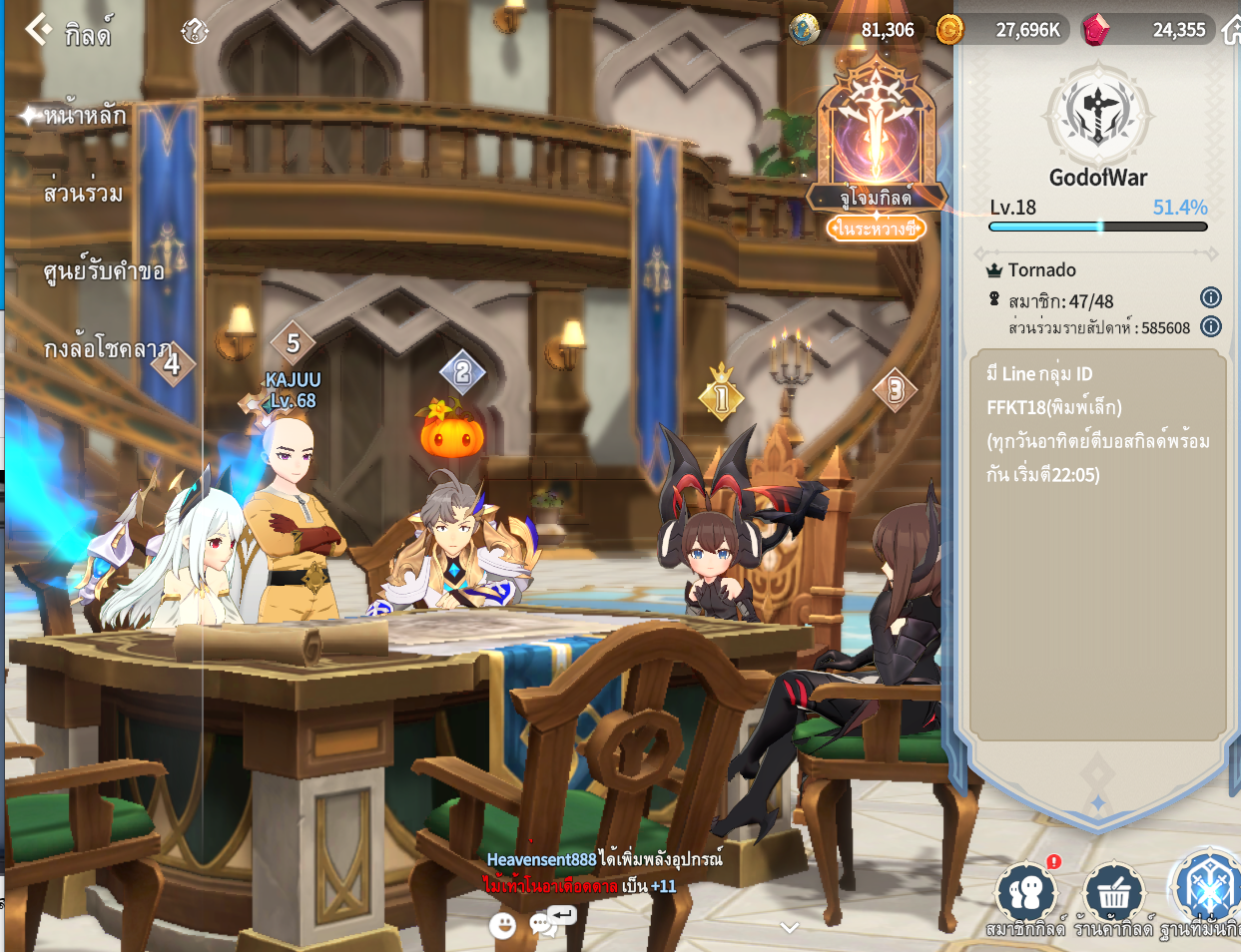1241x952 pixels.
Task: Show info for the 47/48 member count
Action: (x=1210, y=297)
